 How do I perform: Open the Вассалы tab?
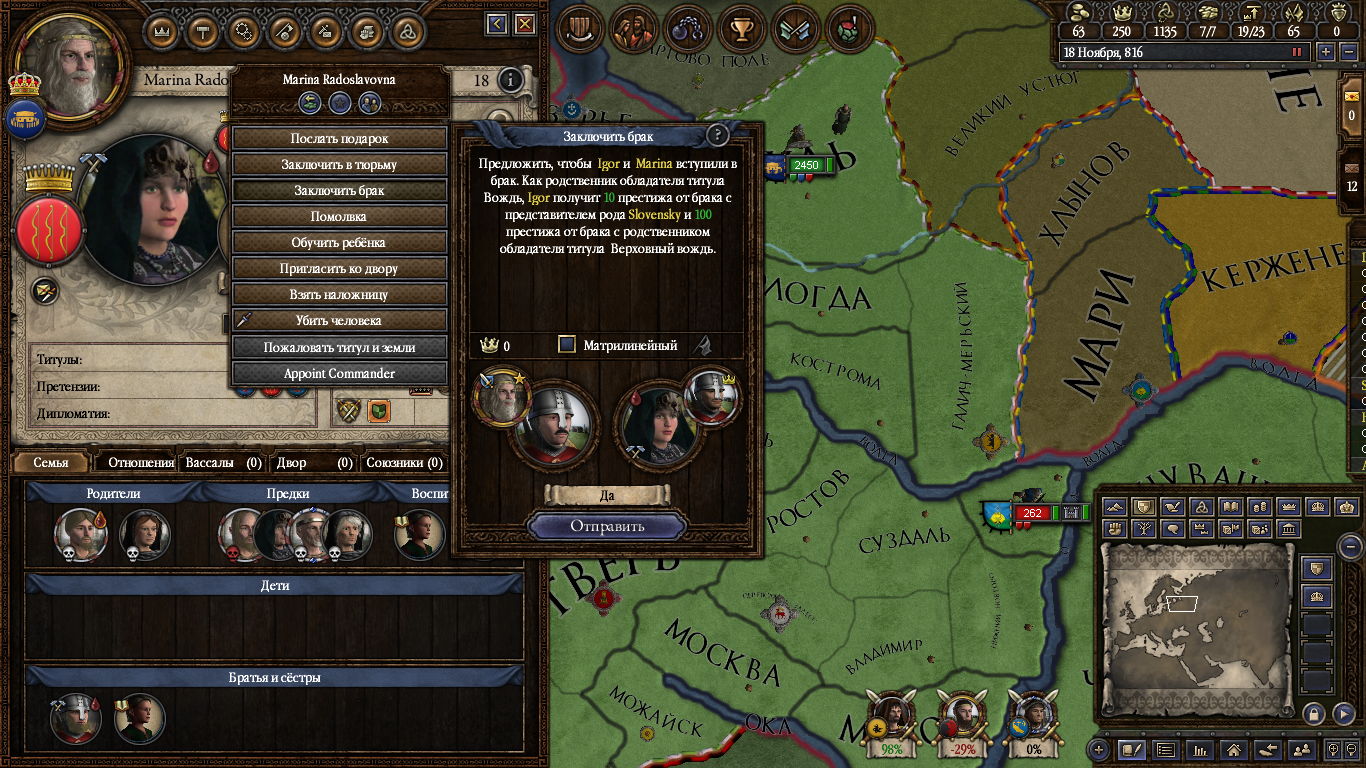click(222, 463)
